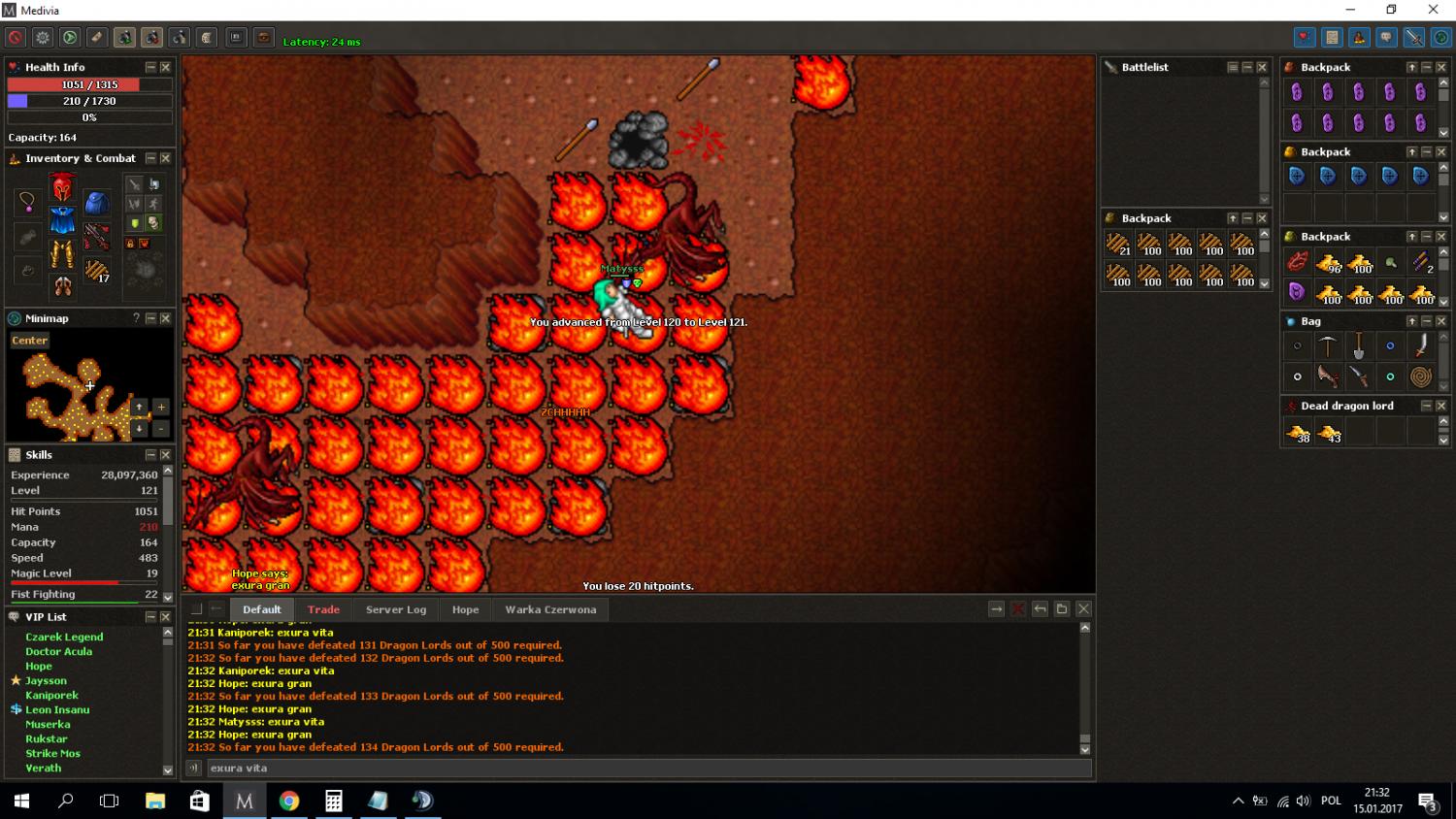Select the golden legs equipment slot

[x=62, y=254]
